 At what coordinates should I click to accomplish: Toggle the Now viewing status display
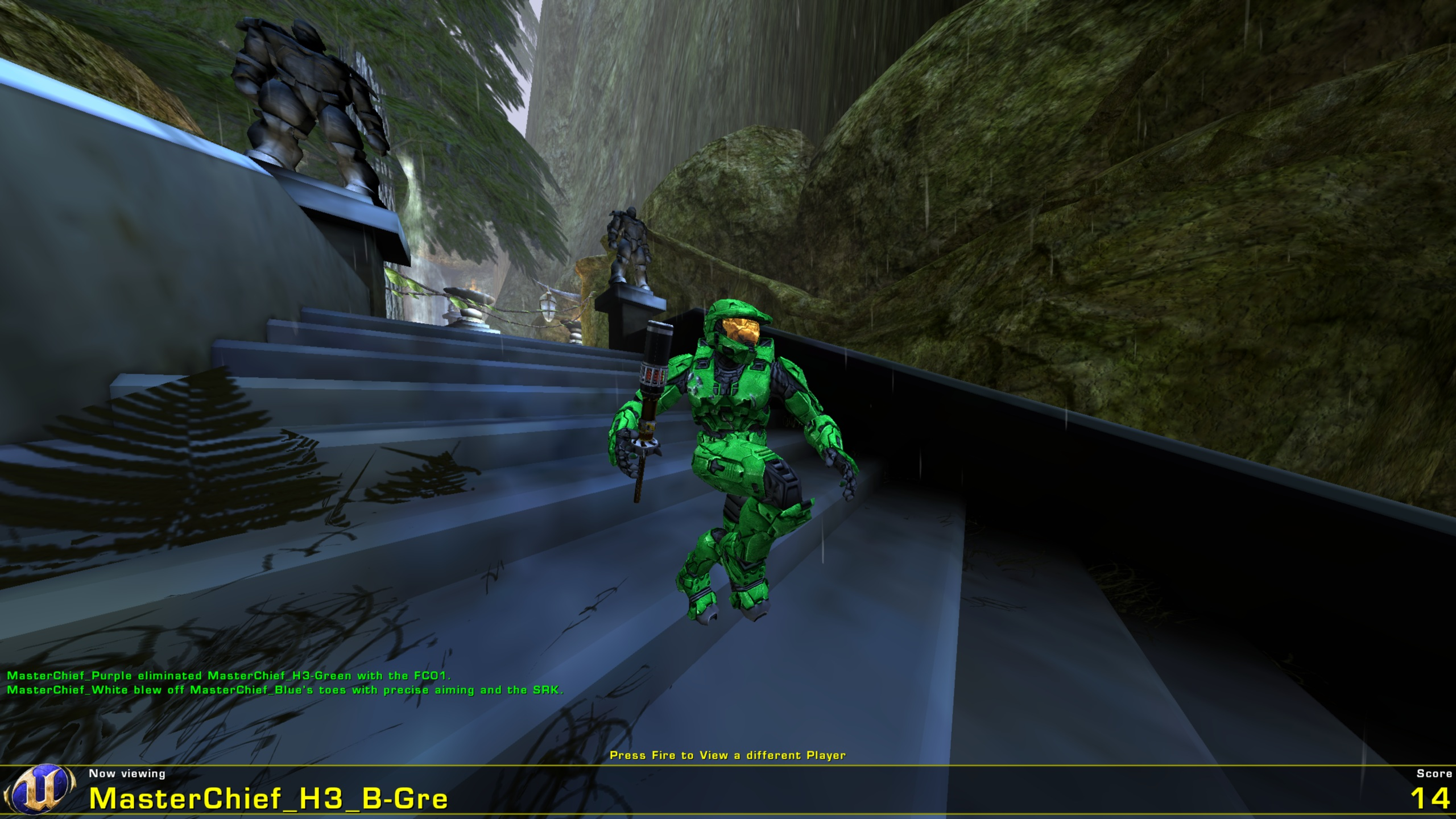point(126,772)
